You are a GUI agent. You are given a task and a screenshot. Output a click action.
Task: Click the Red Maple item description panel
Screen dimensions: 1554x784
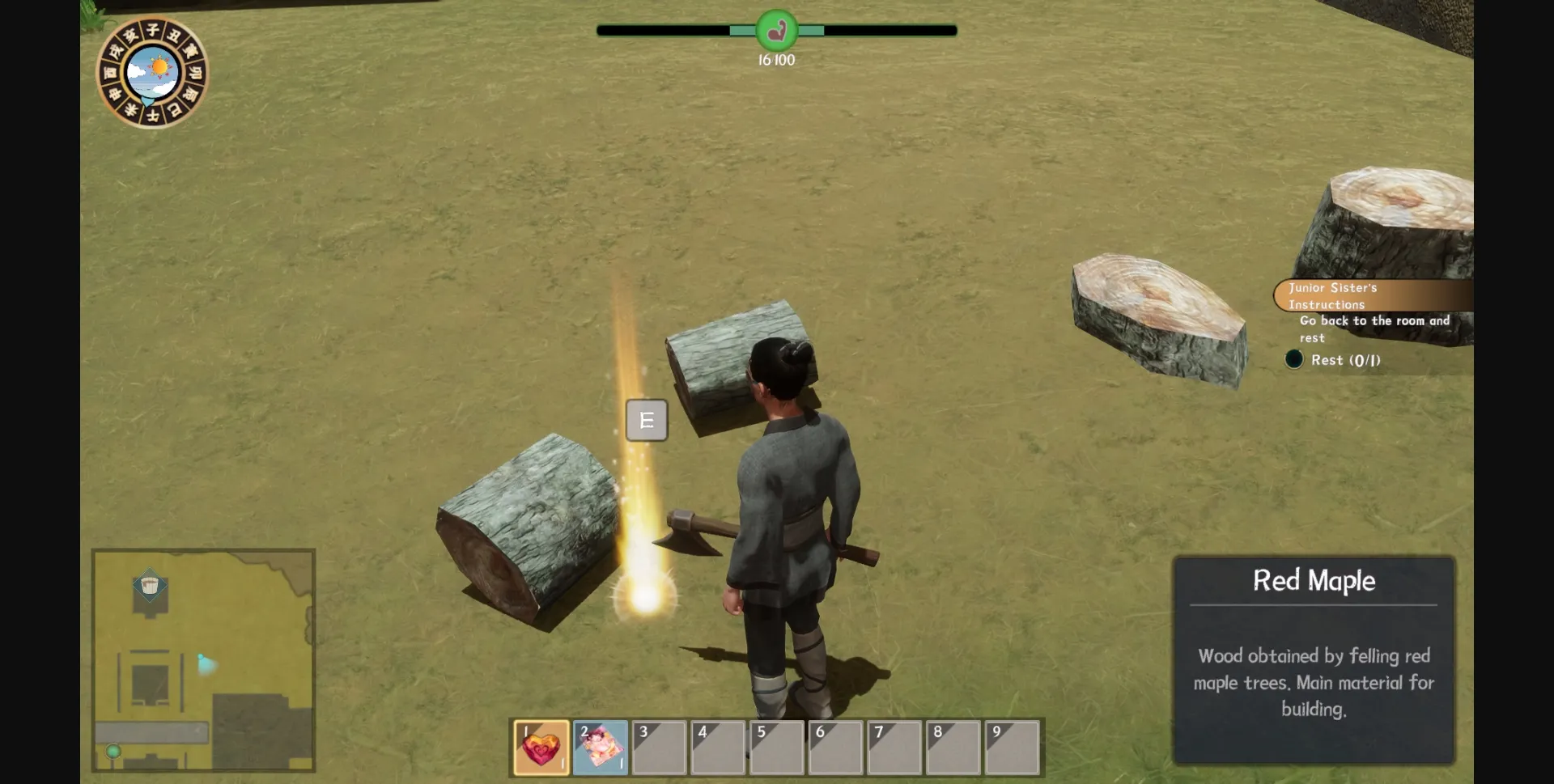coord(1314,660)
